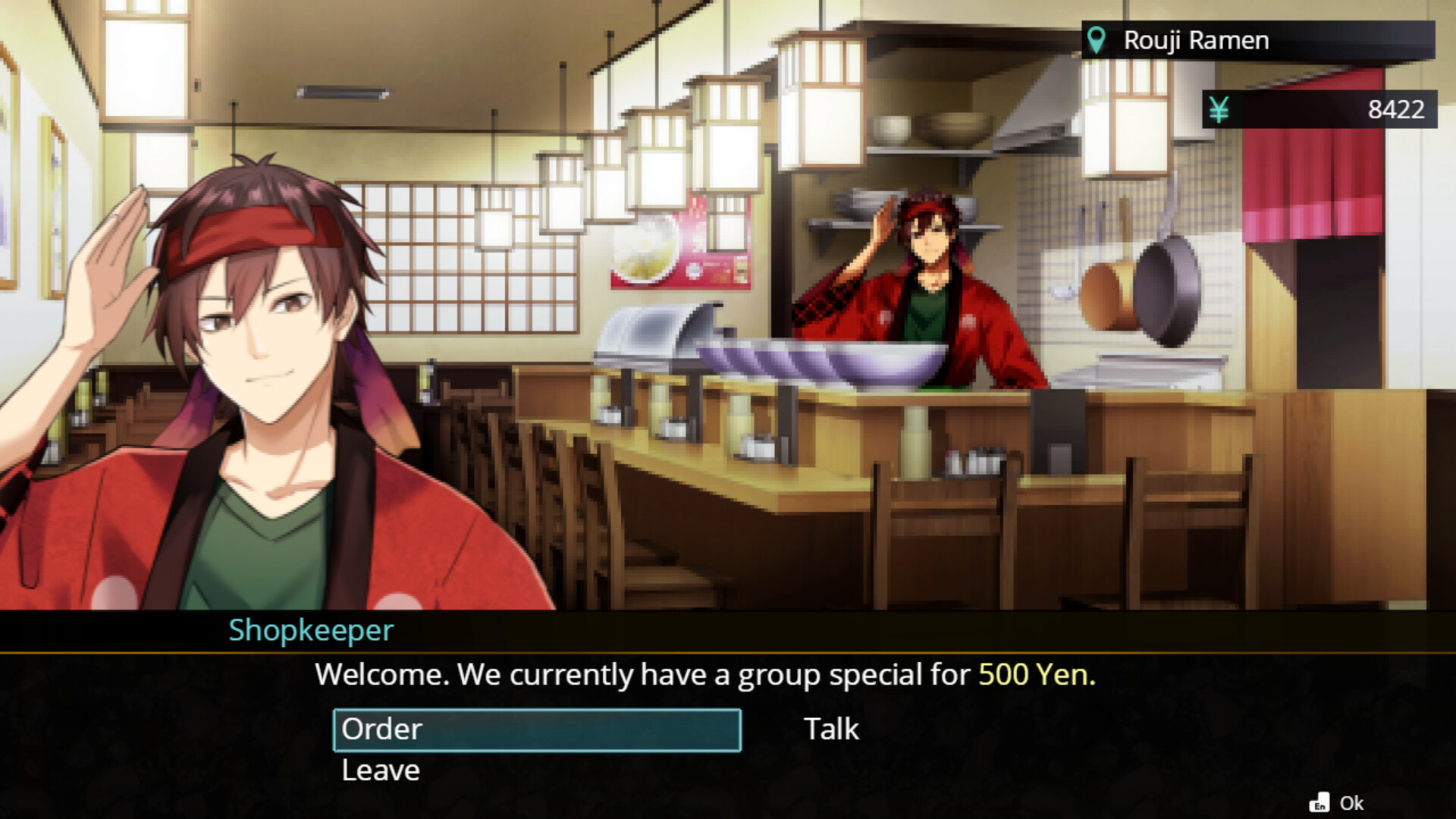
Task: Click the yen currency symbol icon
Action: [1219, 110]
